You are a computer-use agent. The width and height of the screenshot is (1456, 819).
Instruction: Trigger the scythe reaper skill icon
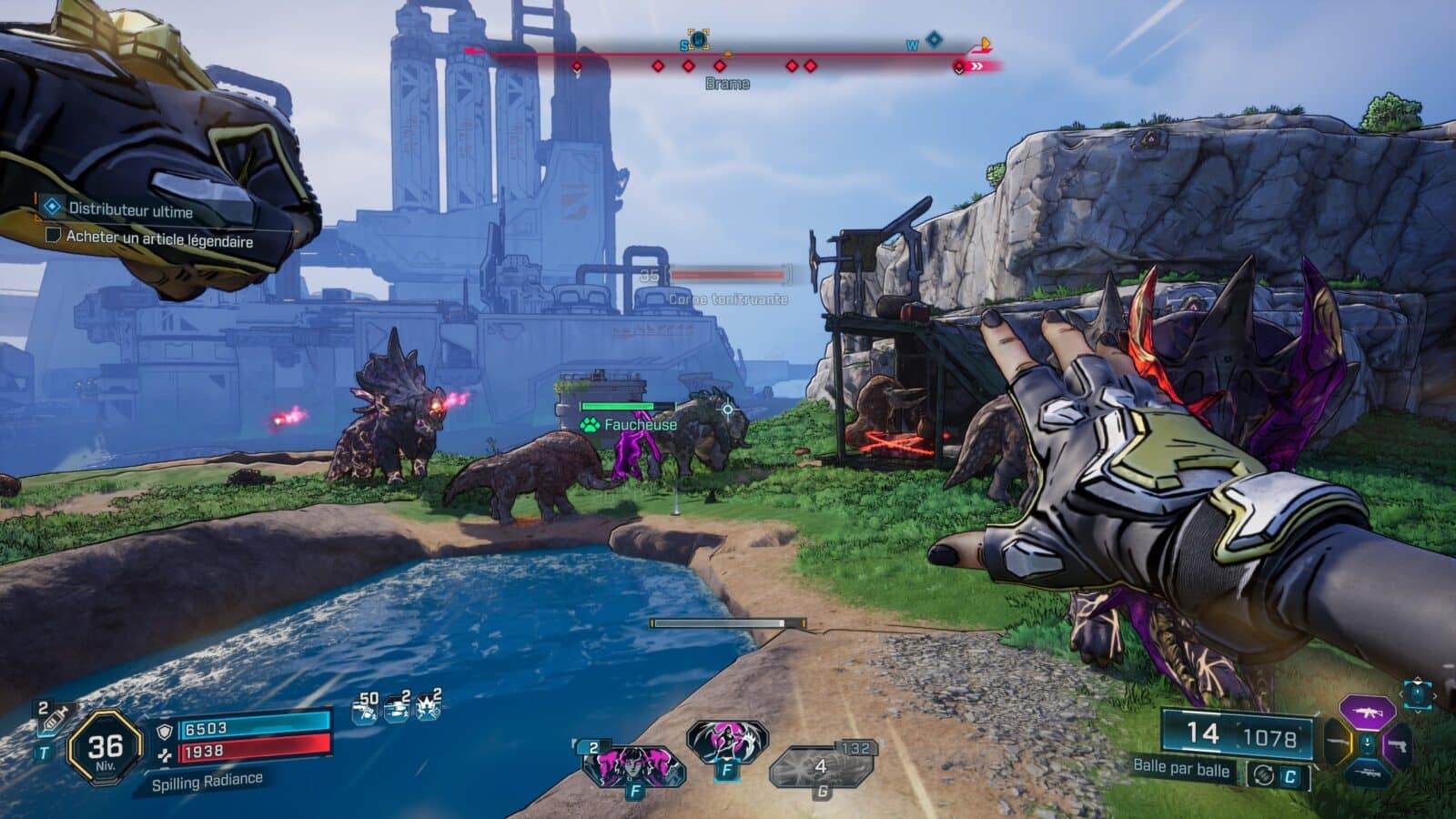coord(725,741)
